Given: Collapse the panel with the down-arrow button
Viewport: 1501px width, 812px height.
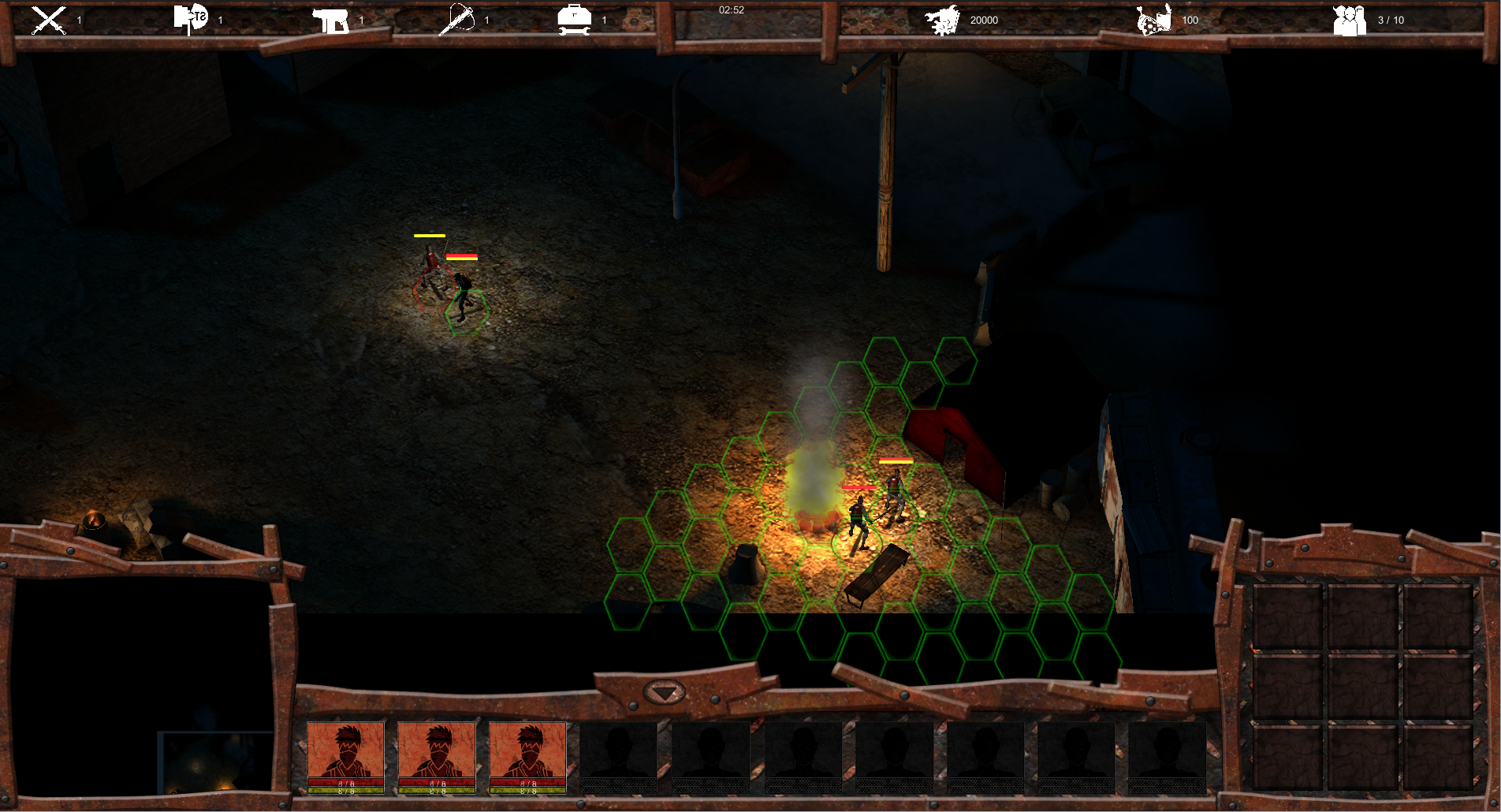Looking at the screenshot, I should [664, 694].
